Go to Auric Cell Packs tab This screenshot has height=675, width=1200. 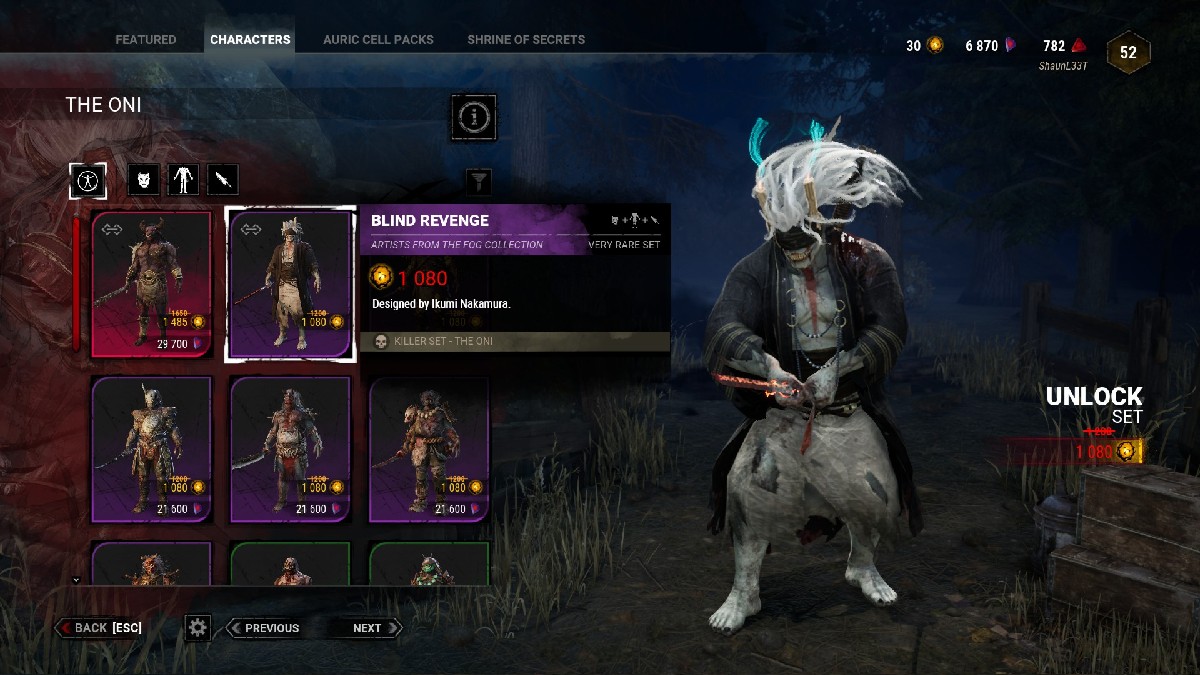(378, 40)
